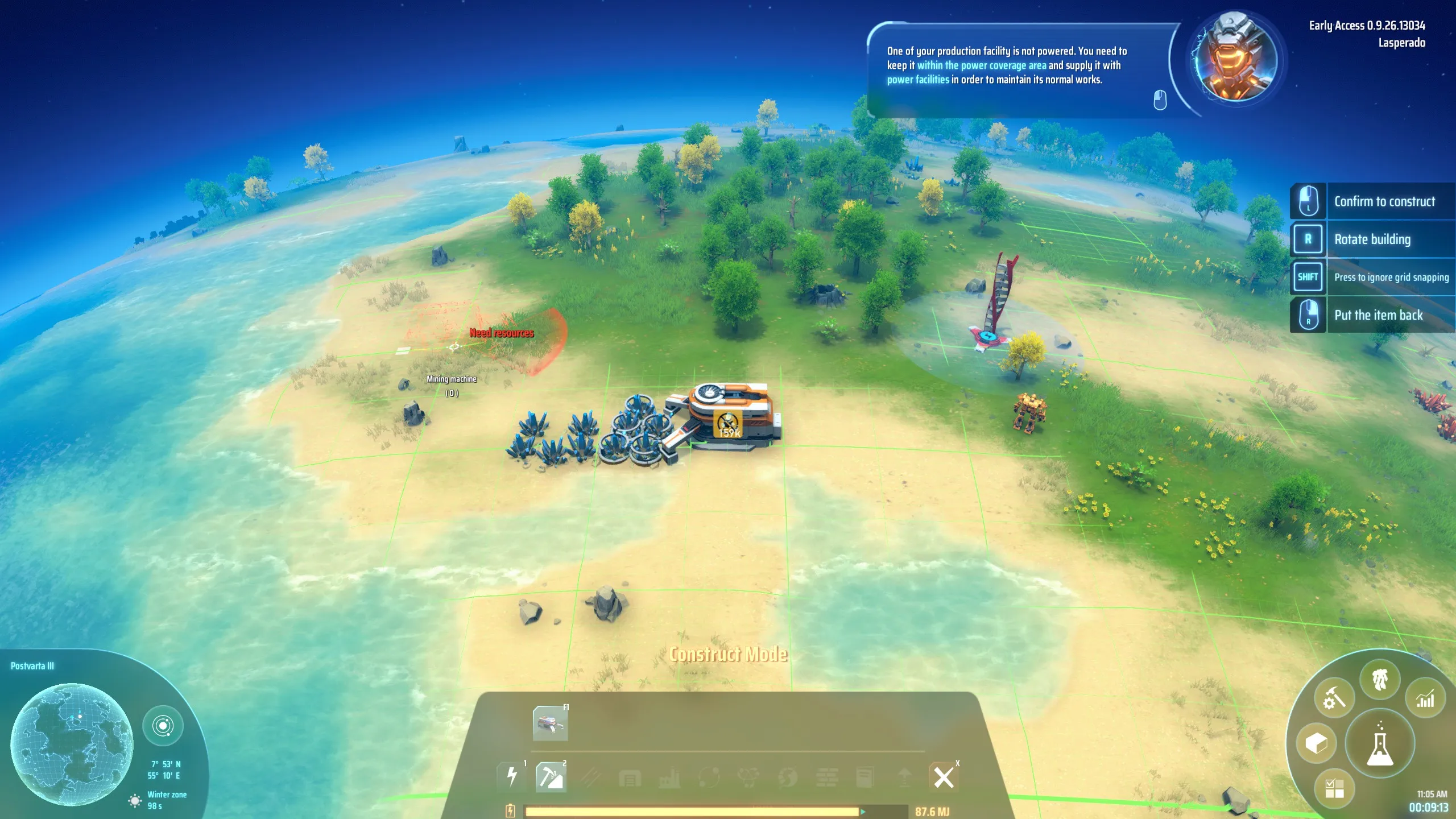Show the statistics bar chart panel

click(x=1425, y=698)
